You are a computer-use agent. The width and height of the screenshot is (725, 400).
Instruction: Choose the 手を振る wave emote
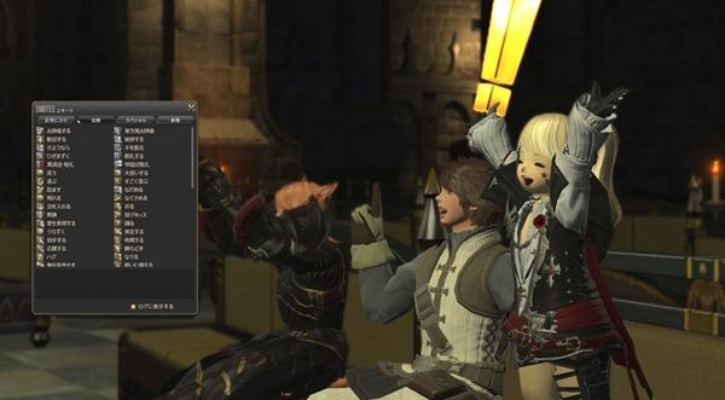[x=135, y=148]
